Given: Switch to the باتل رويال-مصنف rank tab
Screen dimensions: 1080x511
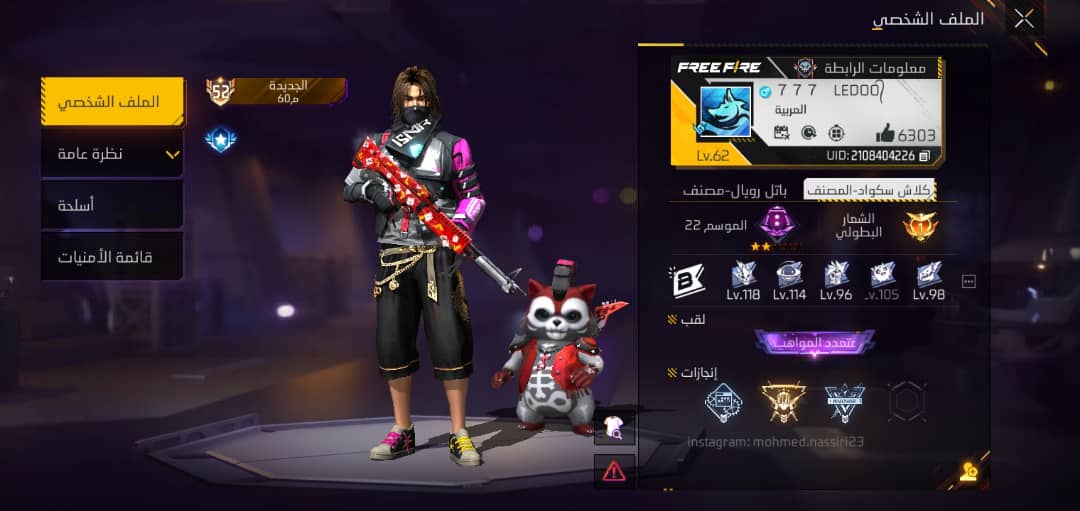Looking at the screenshot, I should (735, 190).
